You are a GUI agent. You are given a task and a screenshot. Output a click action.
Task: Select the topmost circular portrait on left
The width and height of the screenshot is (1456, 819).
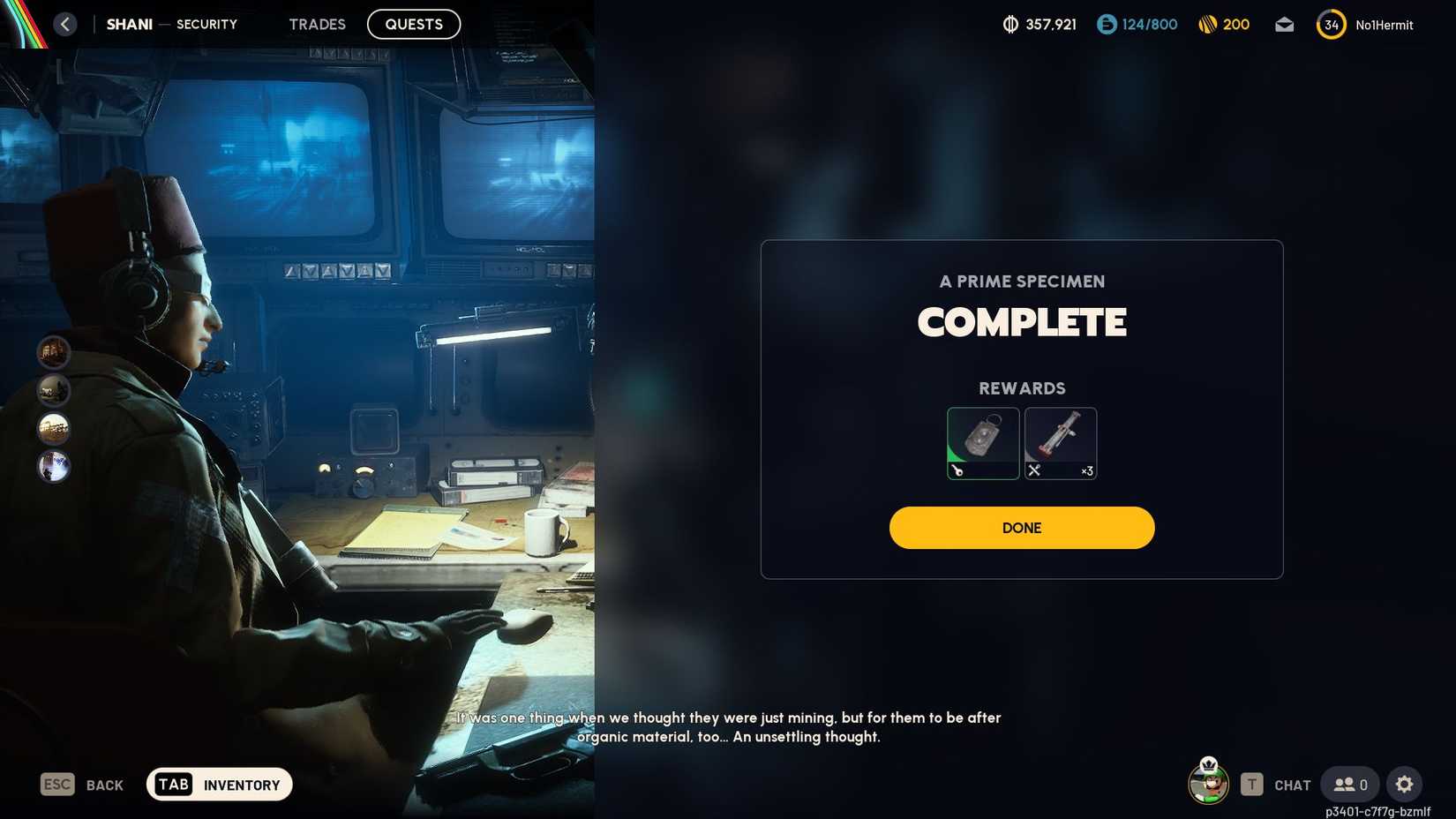click(54, 352)
